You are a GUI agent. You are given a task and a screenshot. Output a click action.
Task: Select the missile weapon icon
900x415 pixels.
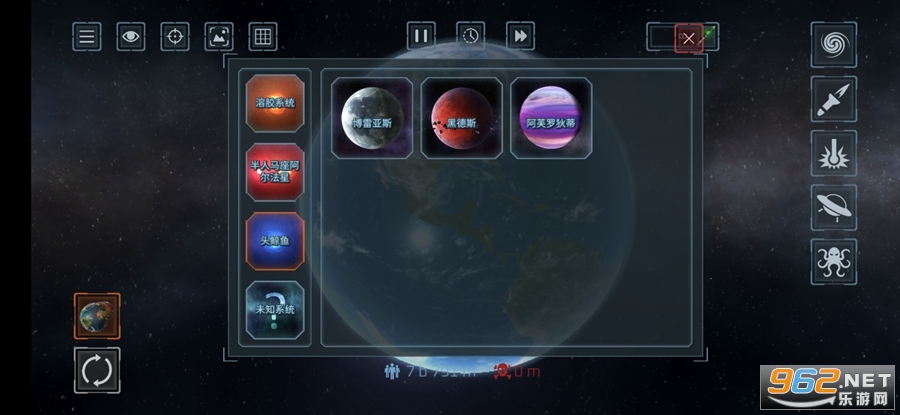coord(833,99)
